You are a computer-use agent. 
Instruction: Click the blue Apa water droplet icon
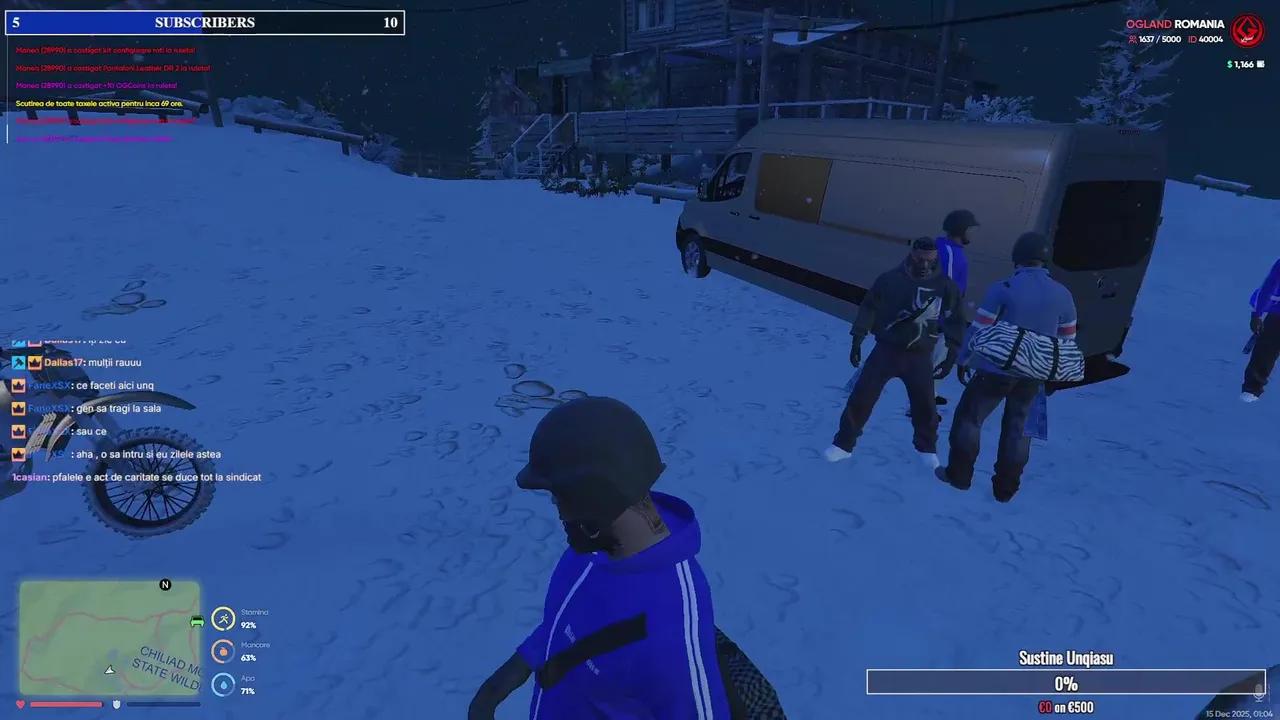[x=223, y=684]
